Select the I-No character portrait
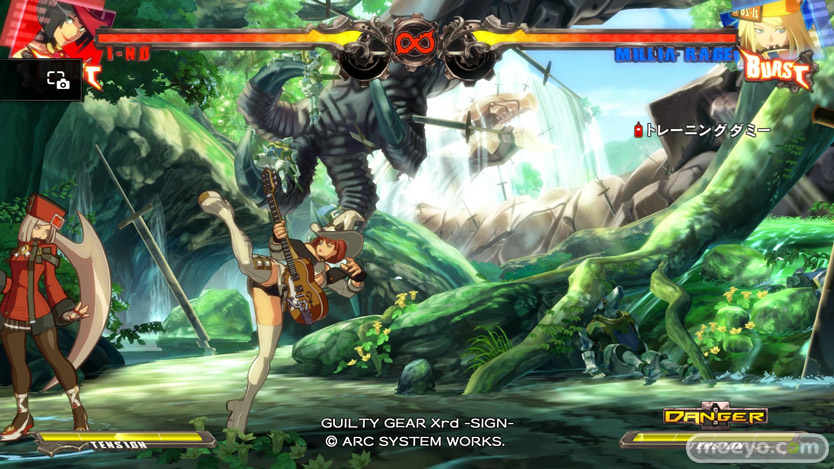This screenshot has width=834, height=469. coord(50,29)
